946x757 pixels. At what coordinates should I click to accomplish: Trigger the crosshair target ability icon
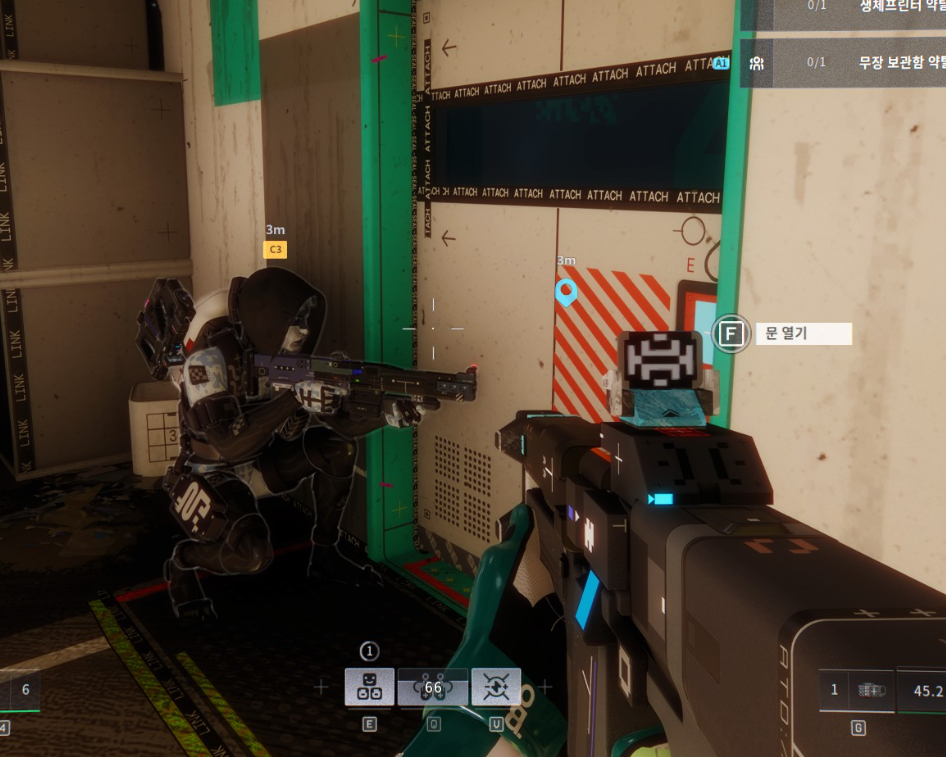pyautogui.click(x=496, y=687)
